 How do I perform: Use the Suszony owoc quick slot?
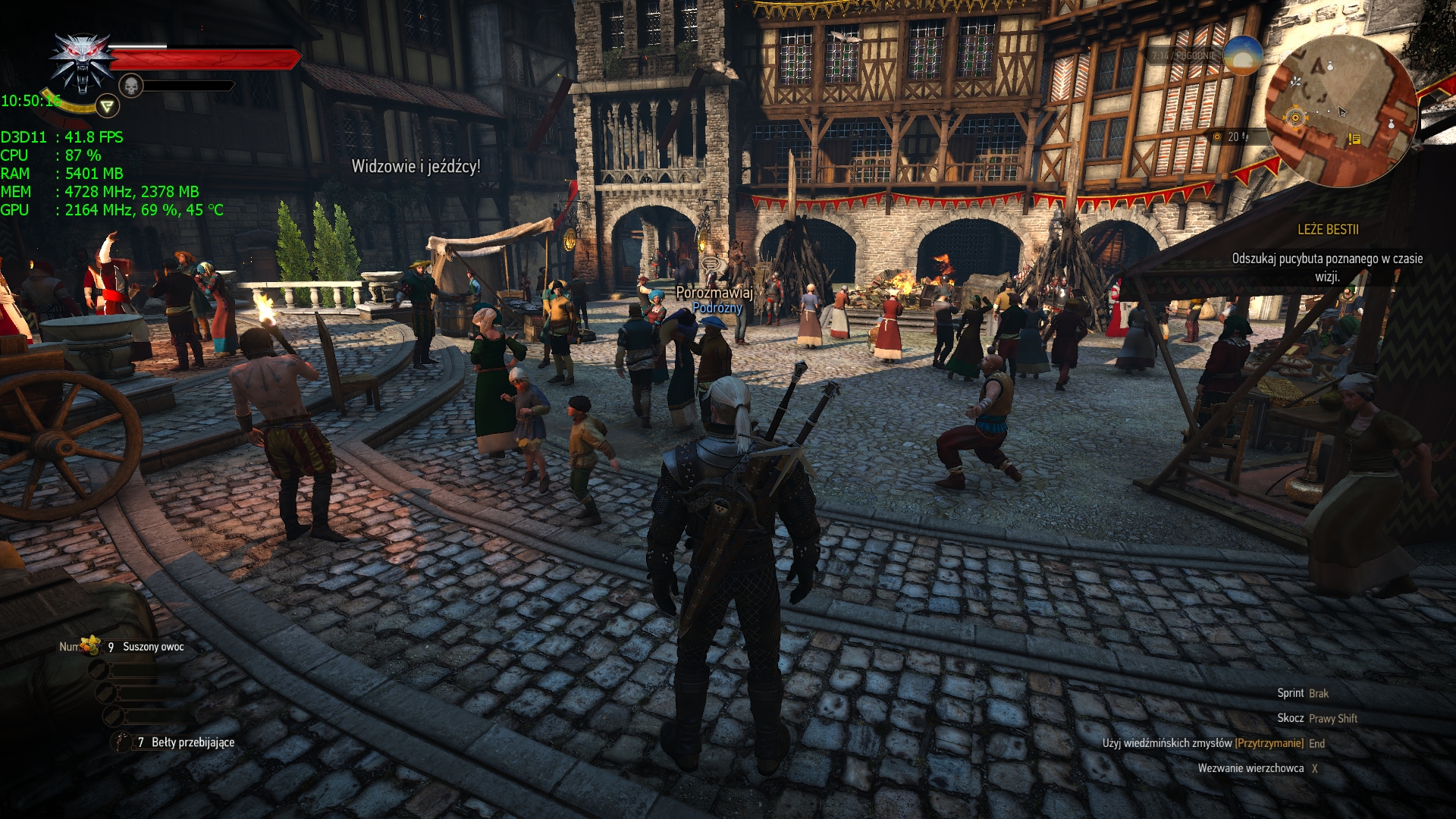93,646
